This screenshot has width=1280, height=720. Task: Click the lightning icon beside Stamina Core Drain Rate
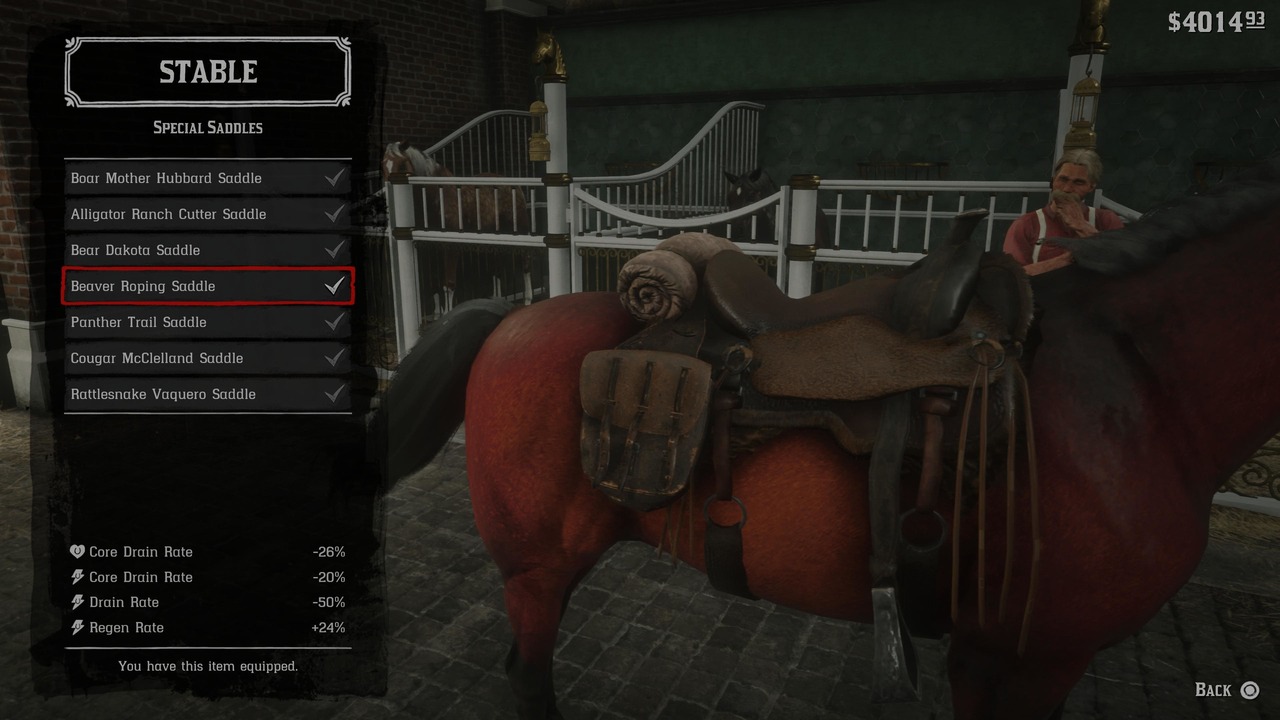(x=77, y=576)
